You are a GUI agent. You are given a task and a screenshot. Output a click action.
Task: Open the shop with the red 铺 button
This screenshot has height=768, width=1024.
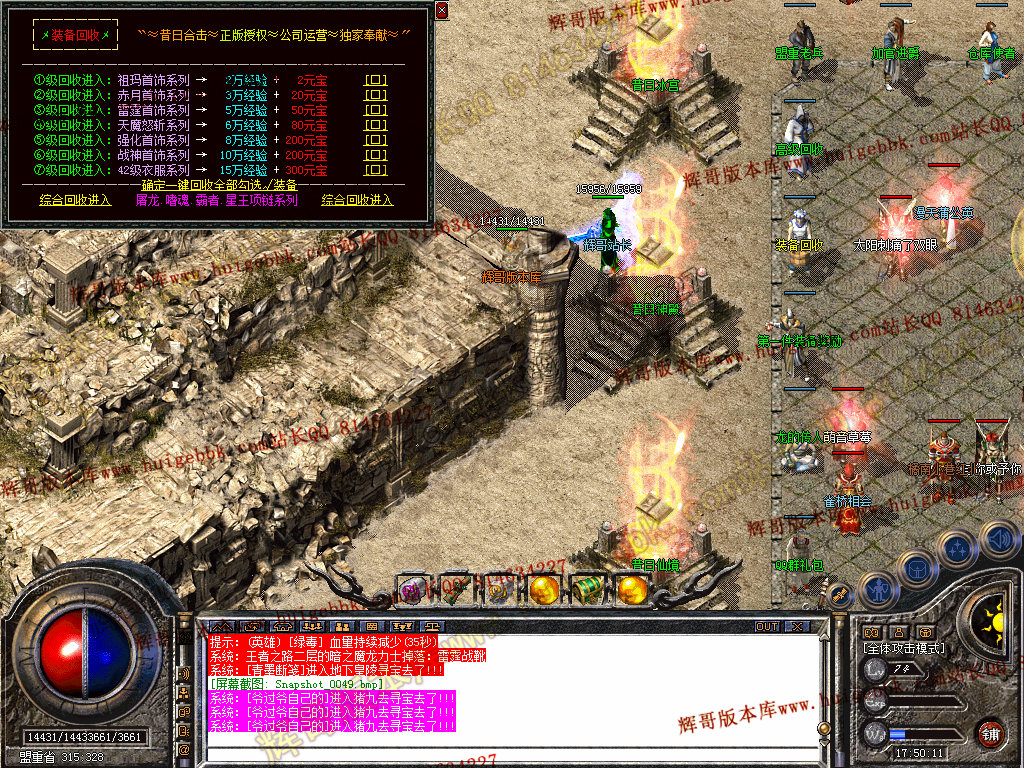[991, 733]
